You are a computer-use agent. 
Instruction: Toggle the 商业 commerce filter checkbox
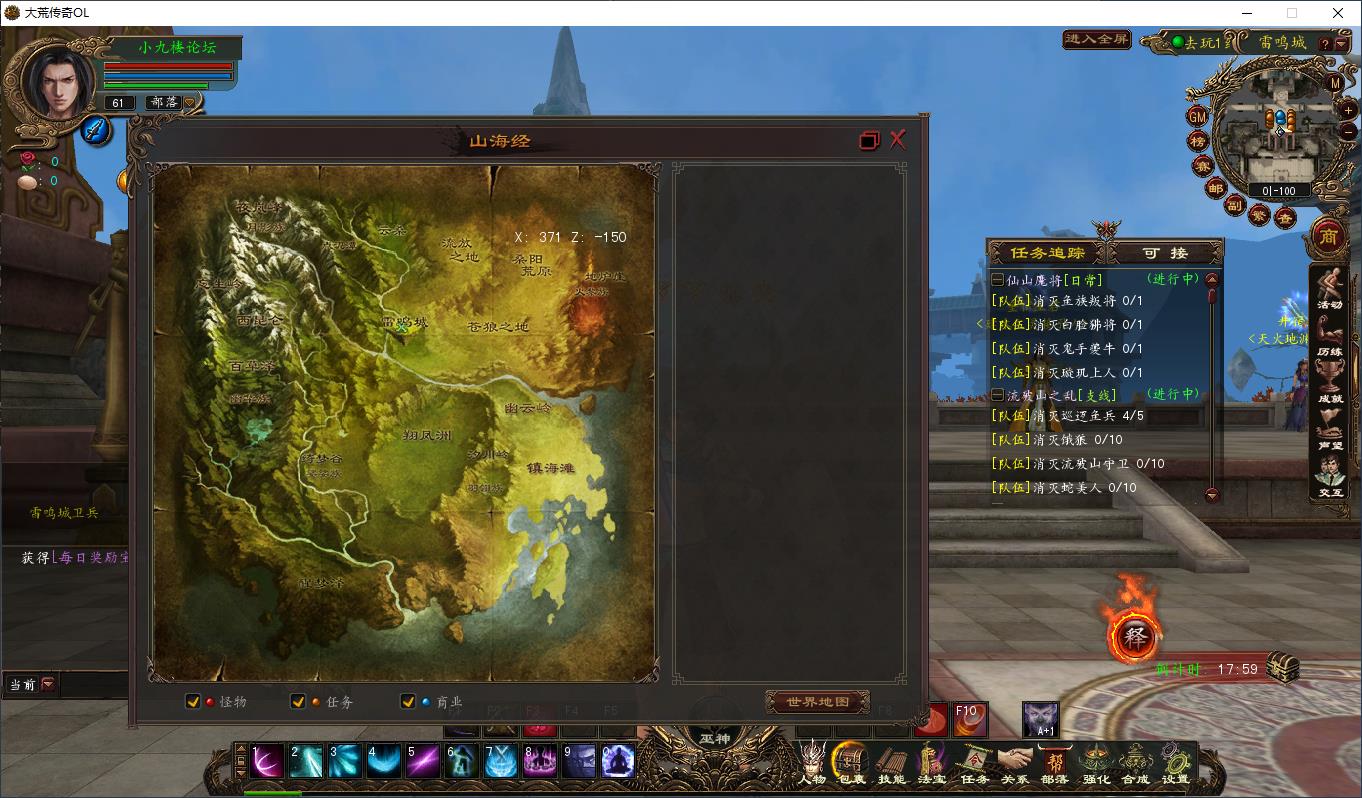407,702
